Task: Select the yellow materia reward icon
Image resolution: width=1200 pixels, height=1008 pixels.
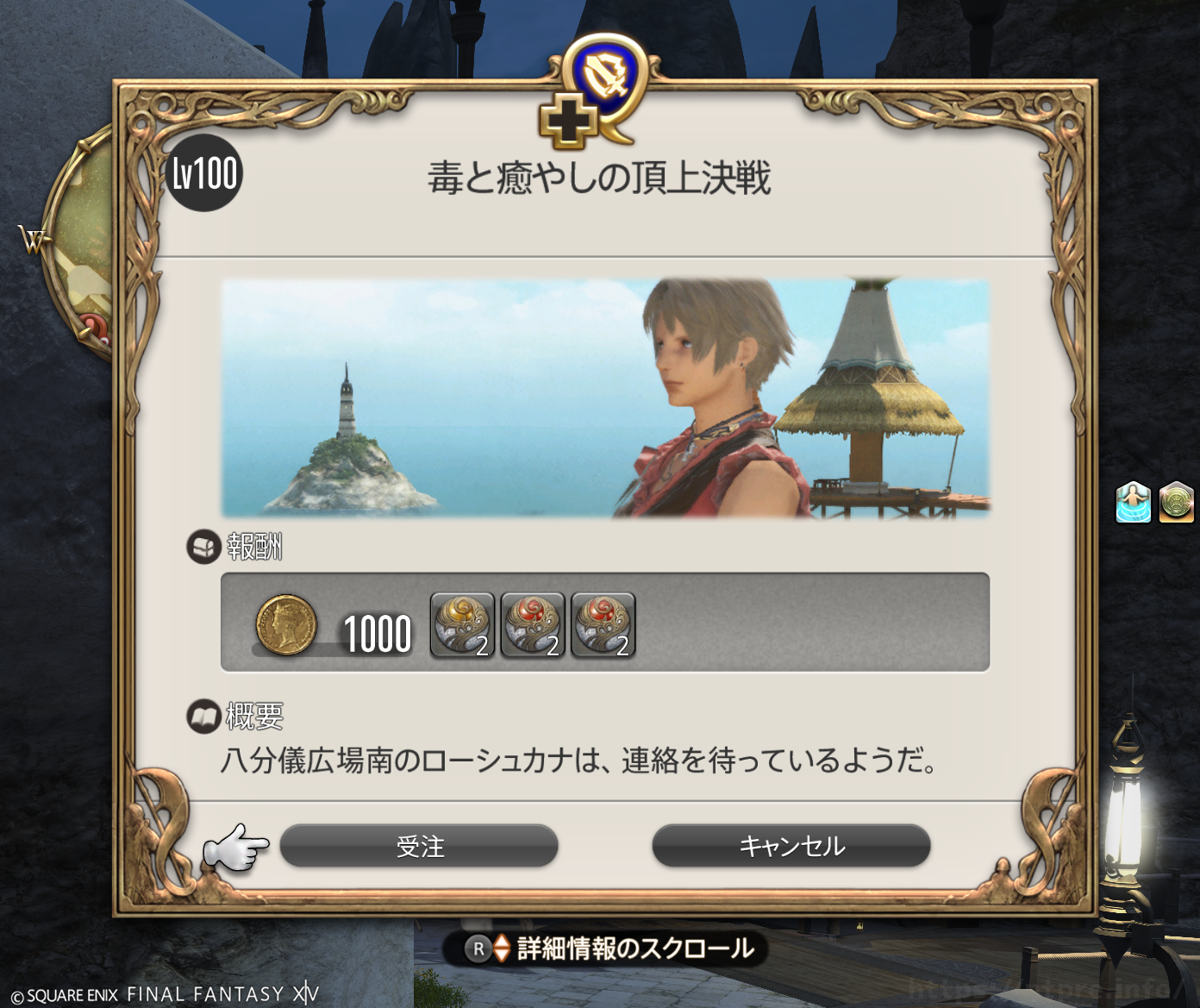Action: pos(462,624)
